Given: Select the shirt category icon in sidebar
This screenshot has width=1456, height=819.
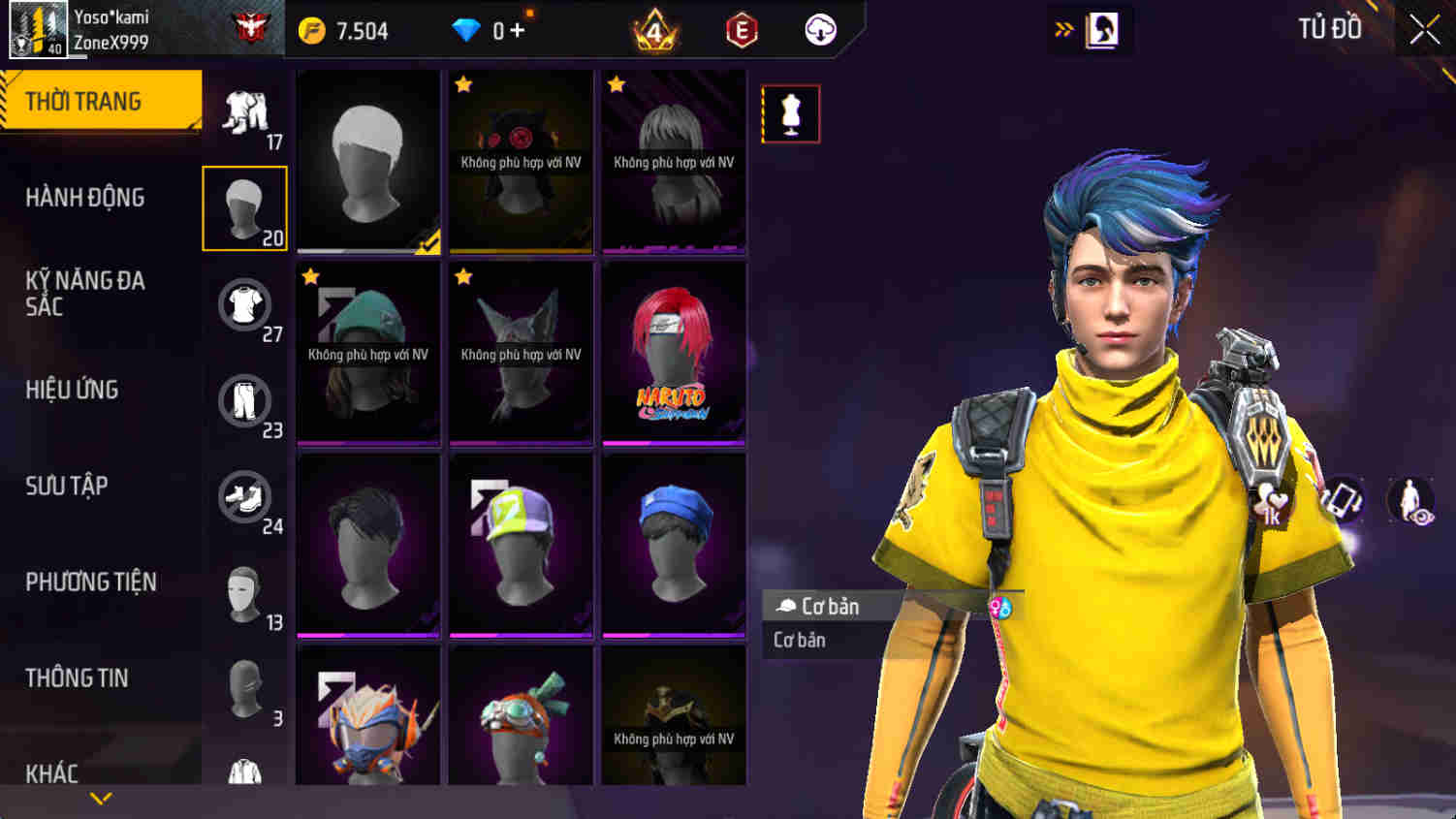Looking at the screenshot, I should click(245, 303).
